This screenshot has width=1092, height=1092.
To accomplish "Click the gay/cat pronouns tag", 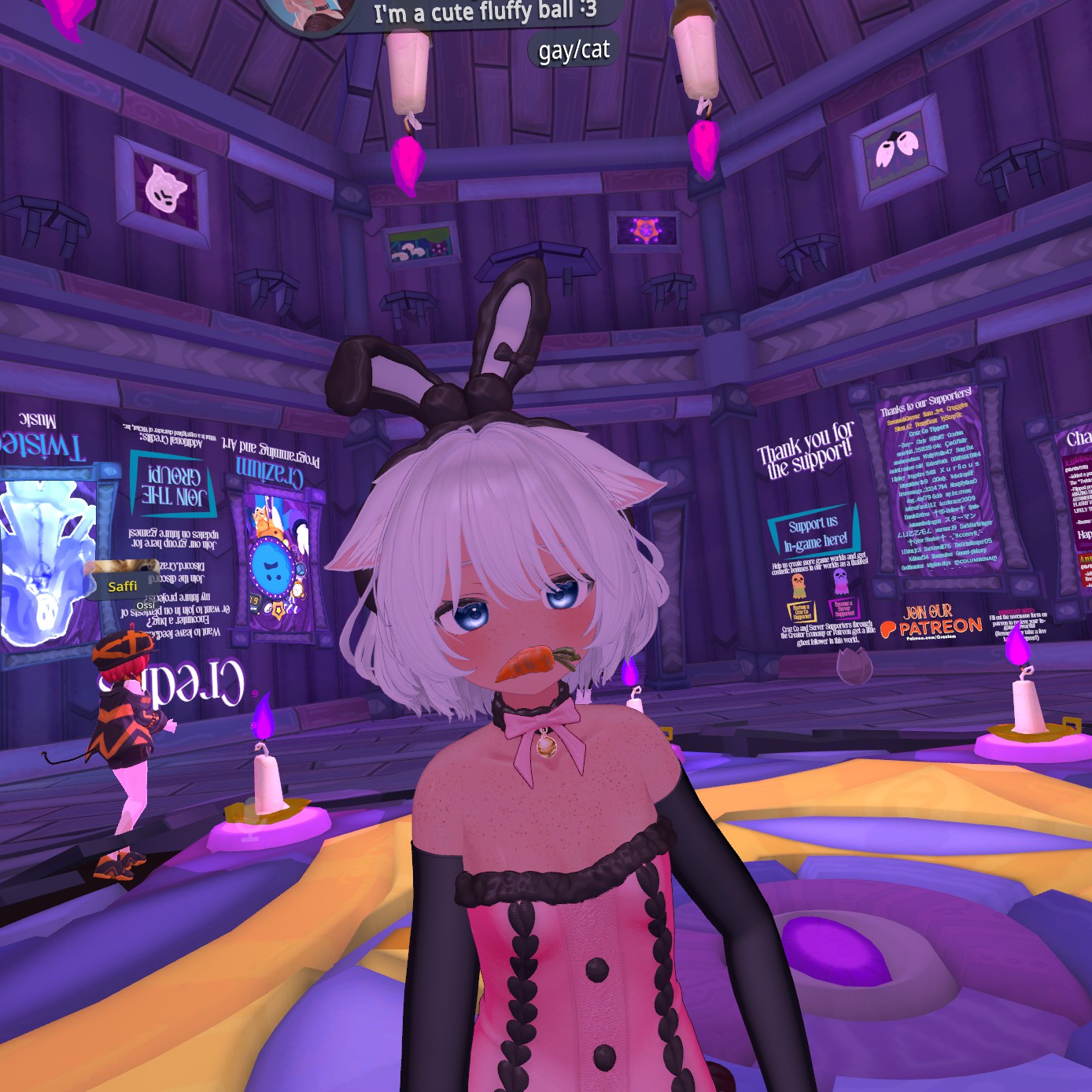I will pos(574,50).
